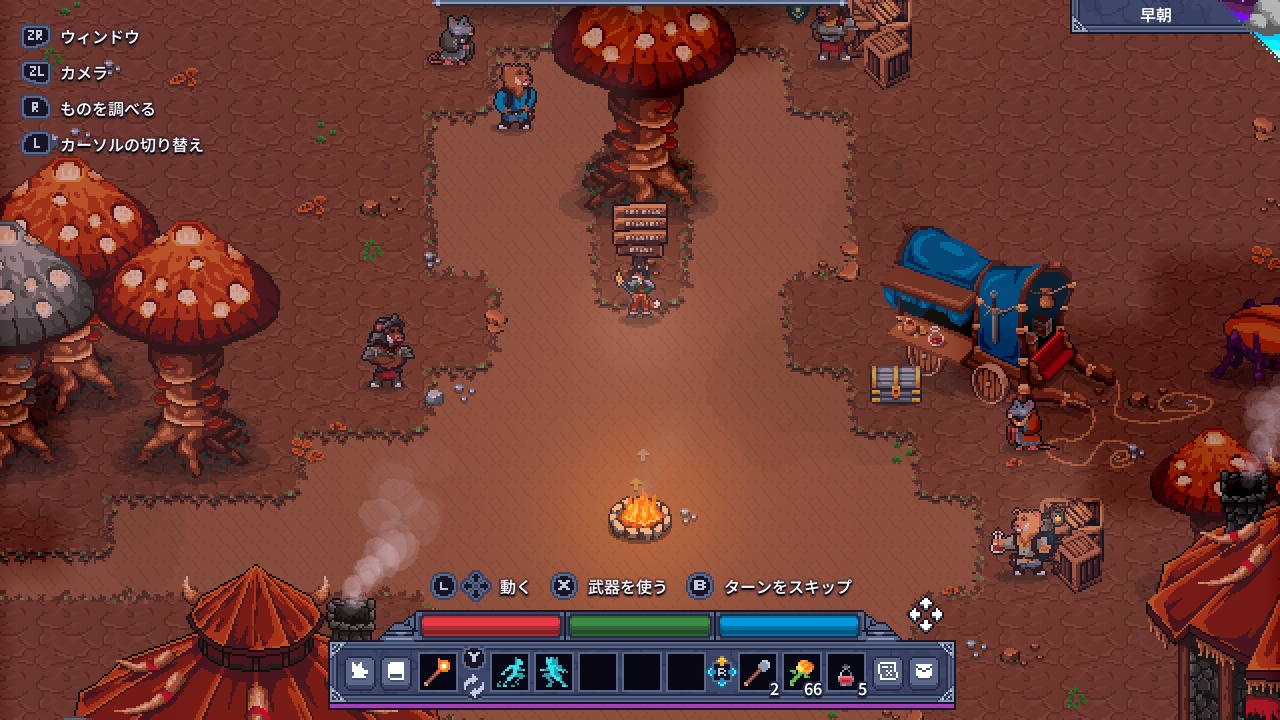The image size is (1280, 720).
Task: Drink the red potion from the hotbar
Action: click(846, 672)
